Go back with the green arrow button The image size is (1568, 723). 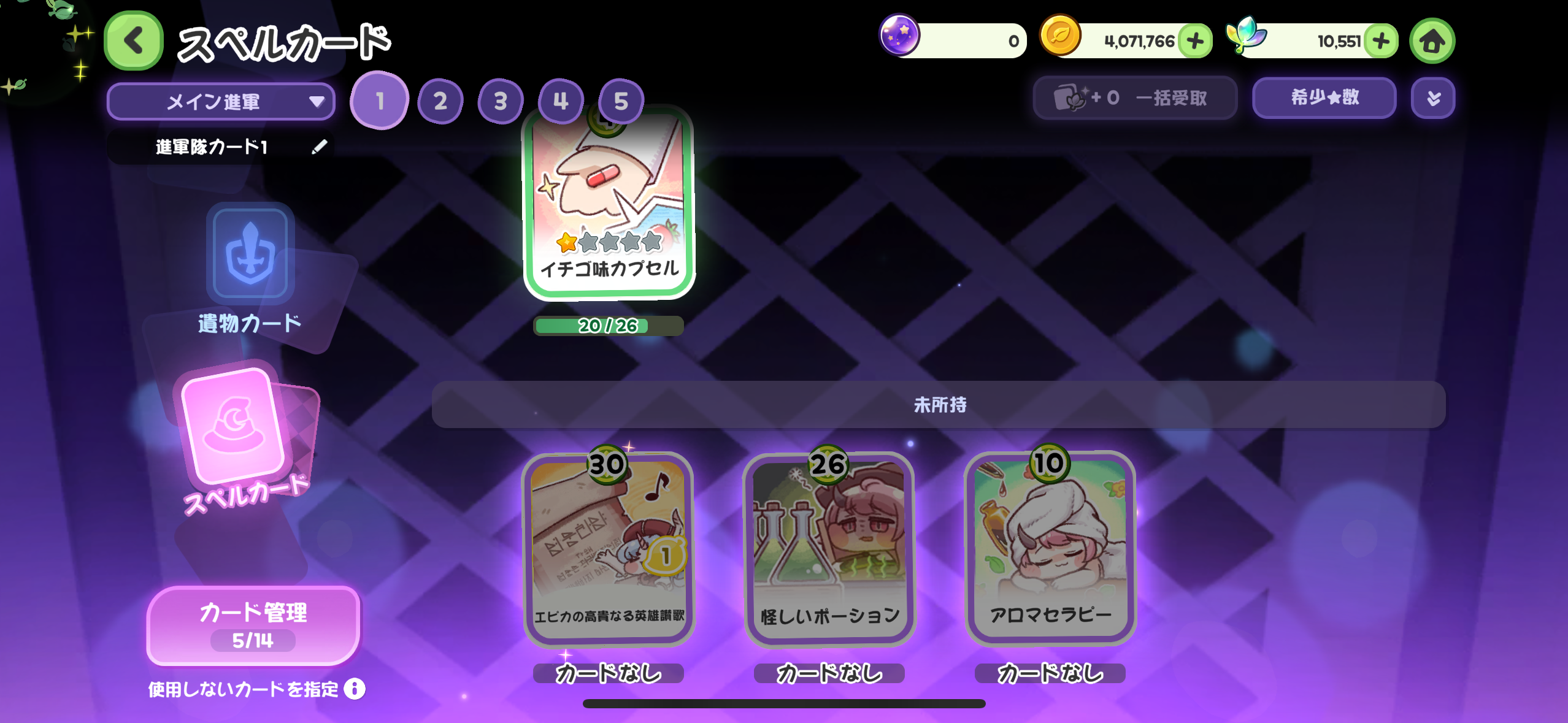click(x=134, y=41)
